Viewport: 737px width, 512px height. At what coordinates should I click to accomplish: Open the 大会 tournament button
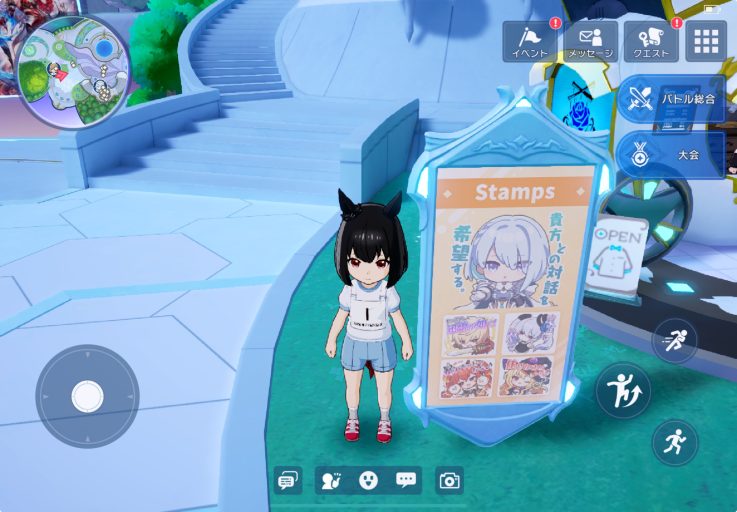tap(672, 155)
